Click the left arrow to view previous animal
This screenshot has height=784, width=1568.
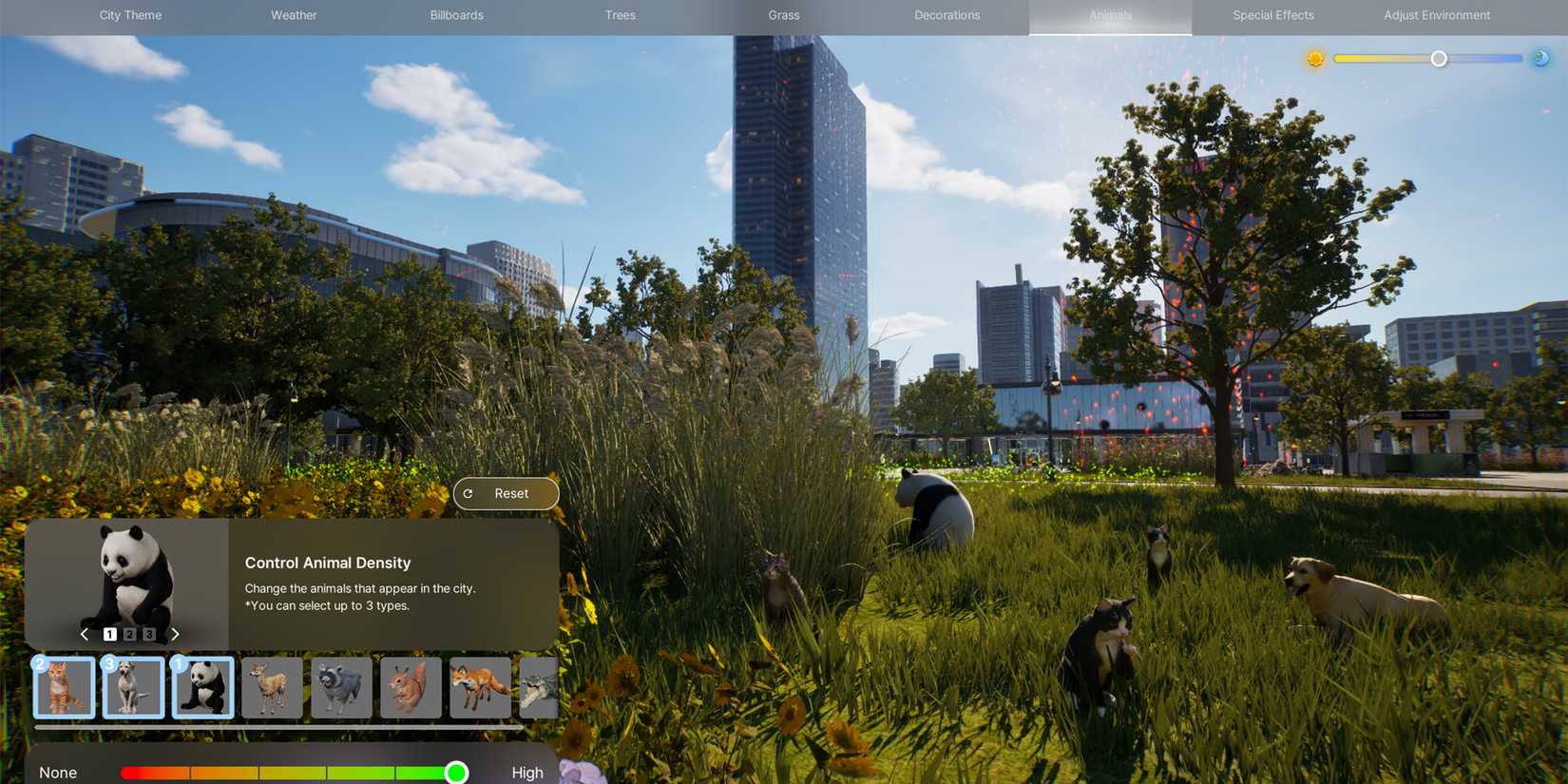point(84,632)
